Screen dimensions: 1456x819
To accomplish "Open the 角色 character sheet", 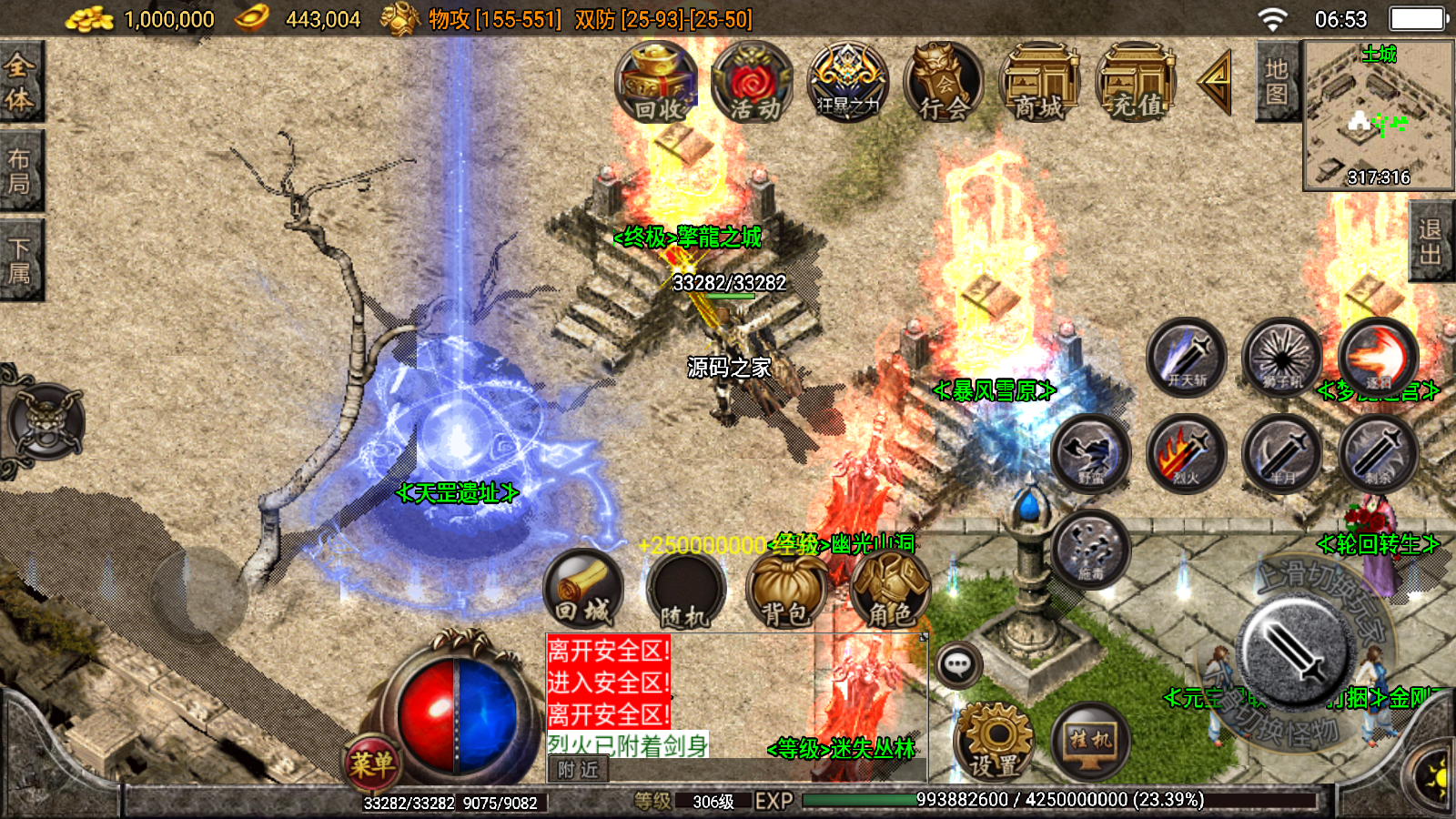I will (x=890, y=590).
